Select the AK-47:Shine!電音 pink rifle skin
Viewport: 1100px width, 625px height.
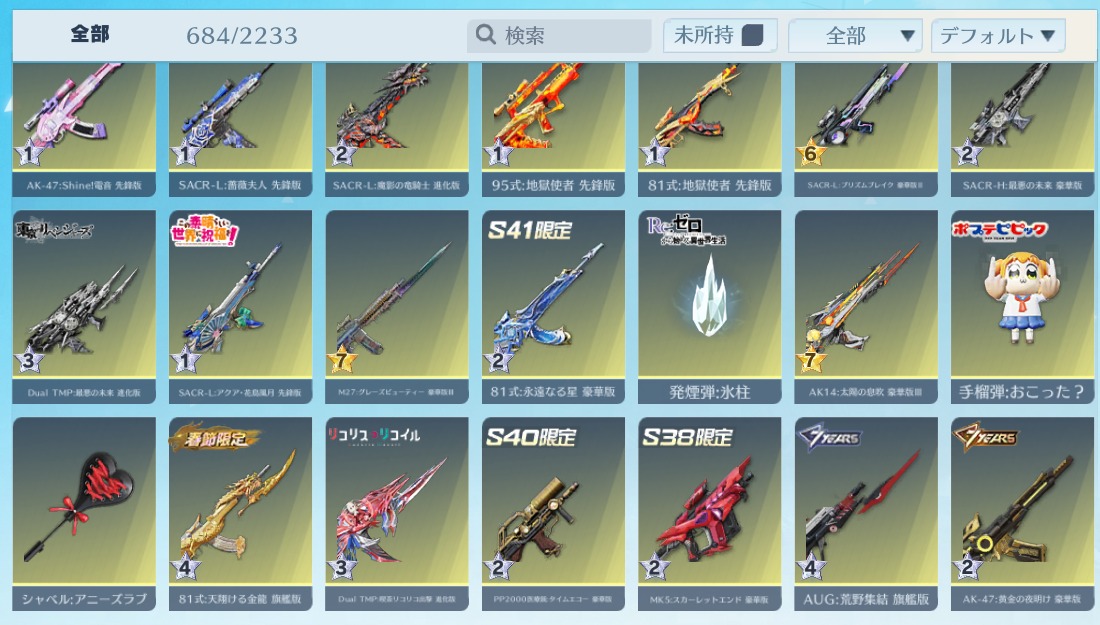84,120
